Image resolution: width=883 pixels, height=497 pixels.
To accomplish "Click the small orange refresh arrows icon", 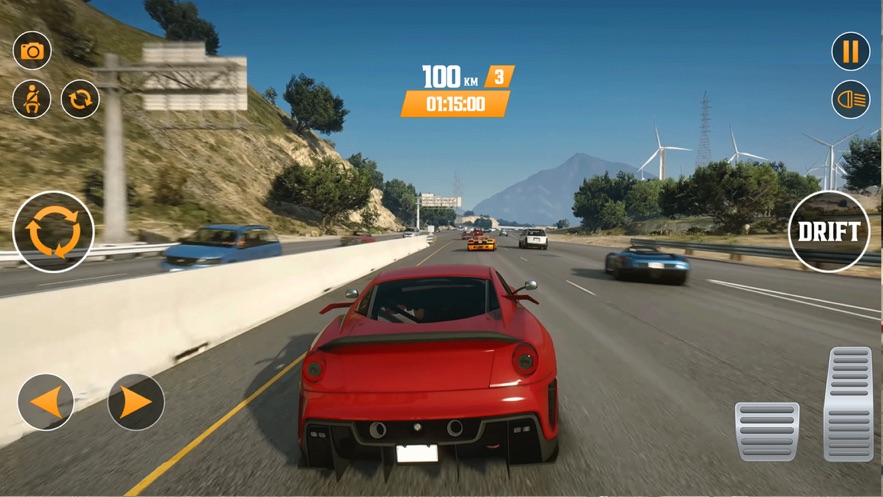I will click(x=81, y=99).
